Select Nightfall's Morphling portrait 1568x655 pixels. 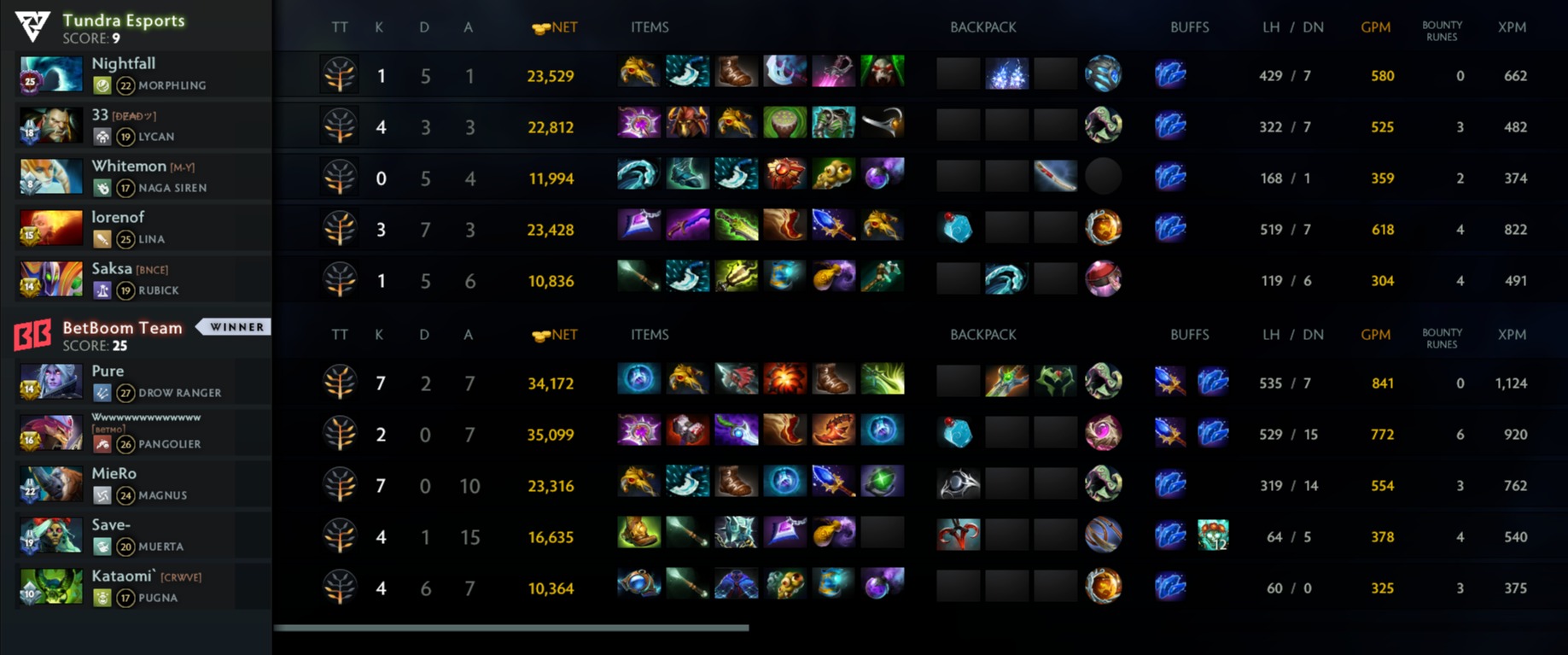pos(50,74)
